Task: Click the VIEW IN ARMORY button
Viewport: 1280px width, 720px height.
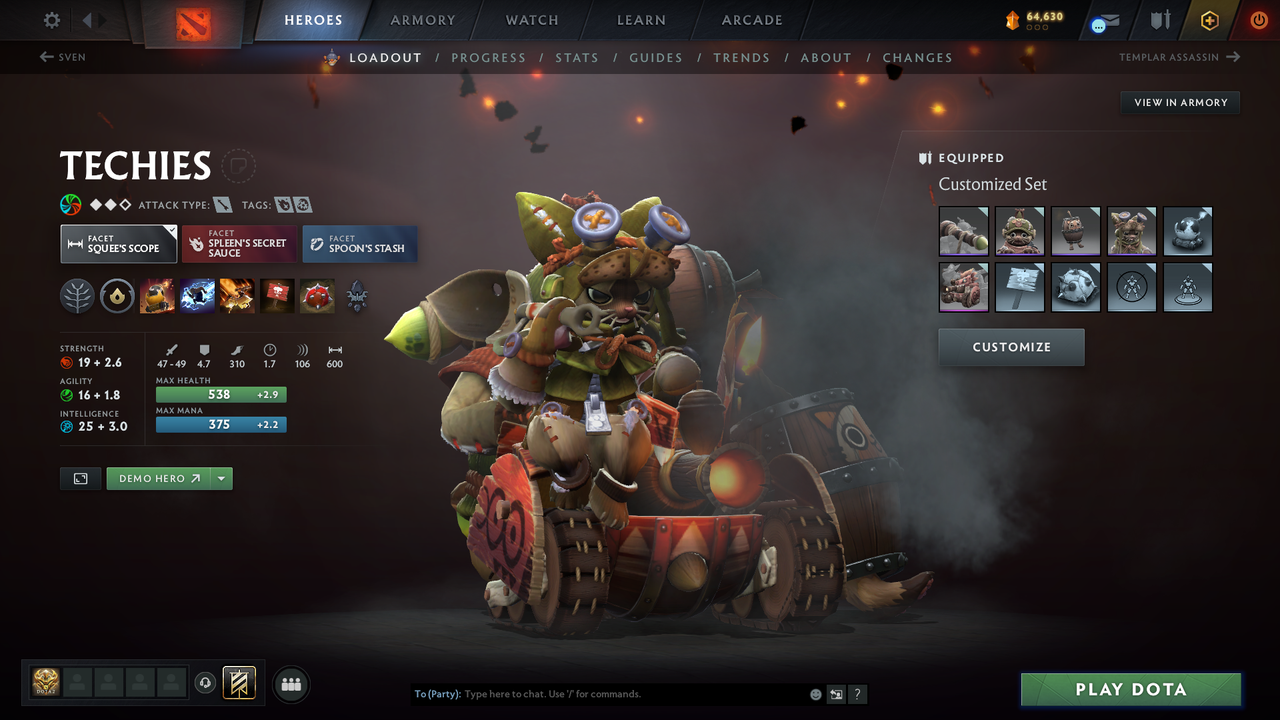Action: (1179, 102)
